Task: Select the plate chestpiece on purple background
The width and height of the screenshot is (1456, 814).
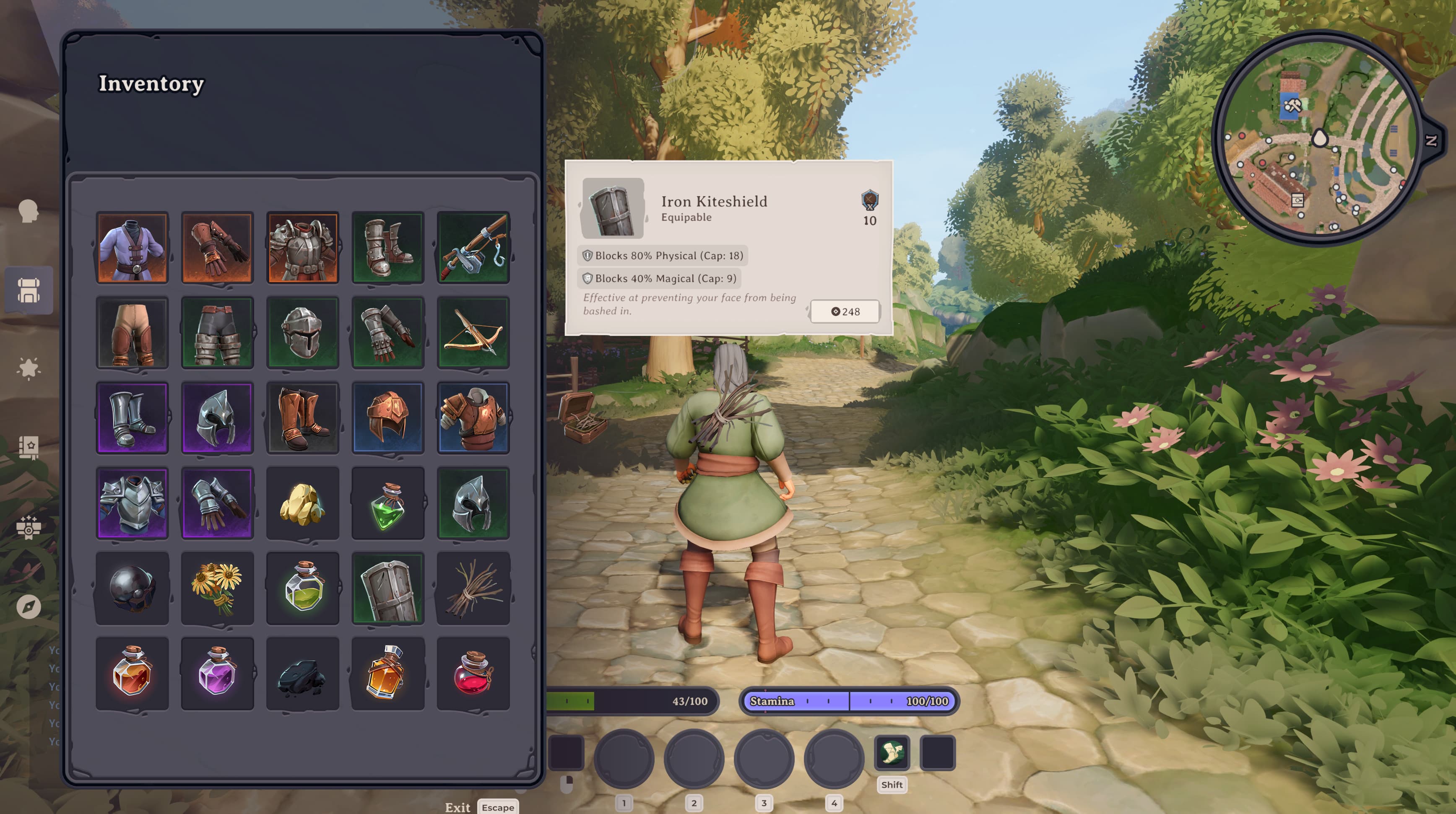Action: 132,503
